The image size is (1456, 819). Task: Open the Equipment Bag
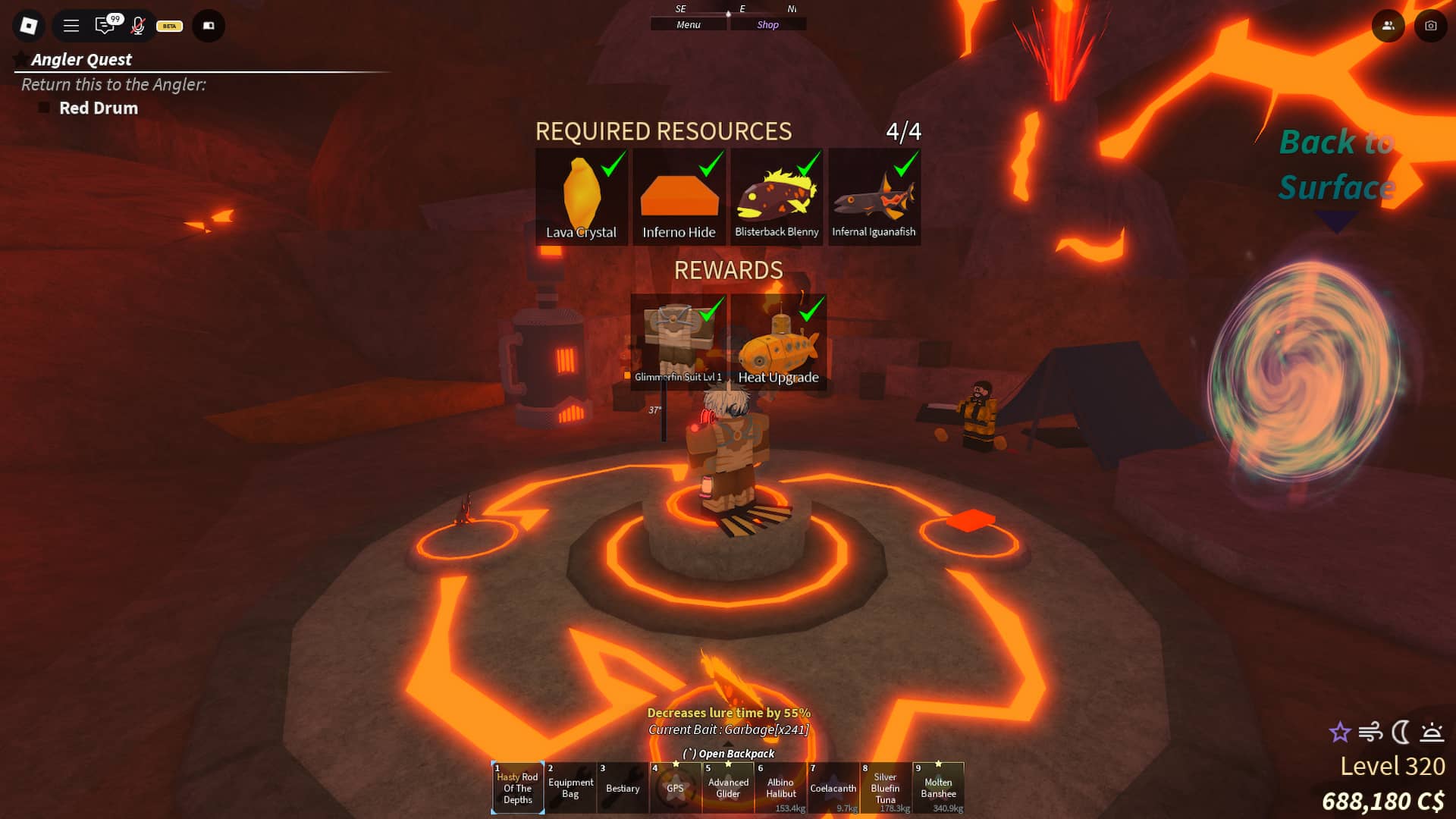(570, 788)
